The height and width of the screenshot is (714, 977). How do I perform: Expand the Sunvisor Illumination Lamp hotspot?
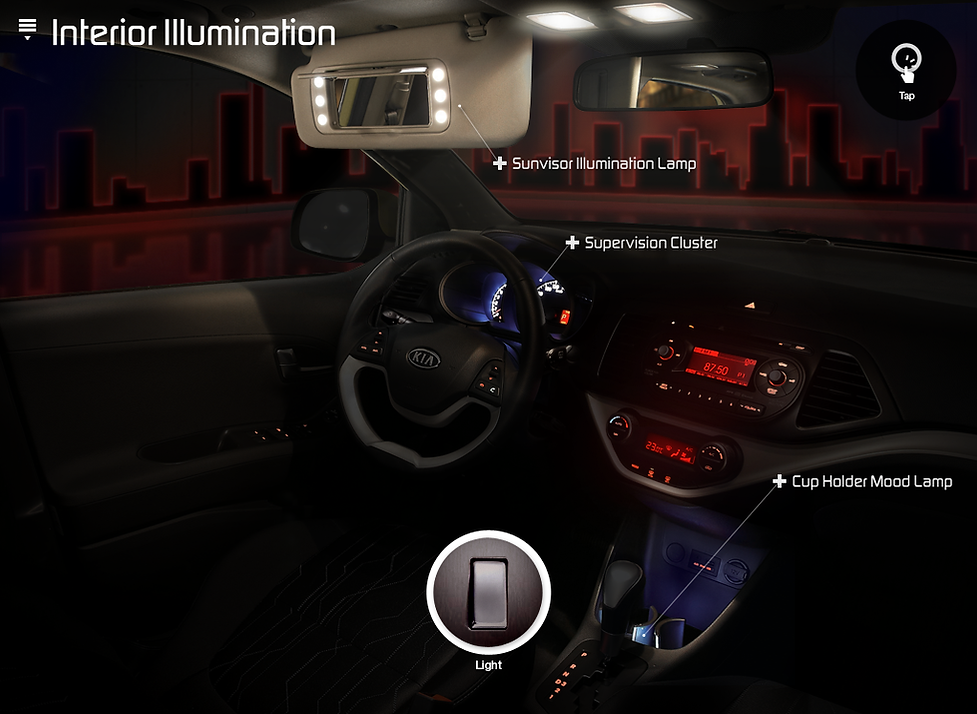(x=500, y=163)
